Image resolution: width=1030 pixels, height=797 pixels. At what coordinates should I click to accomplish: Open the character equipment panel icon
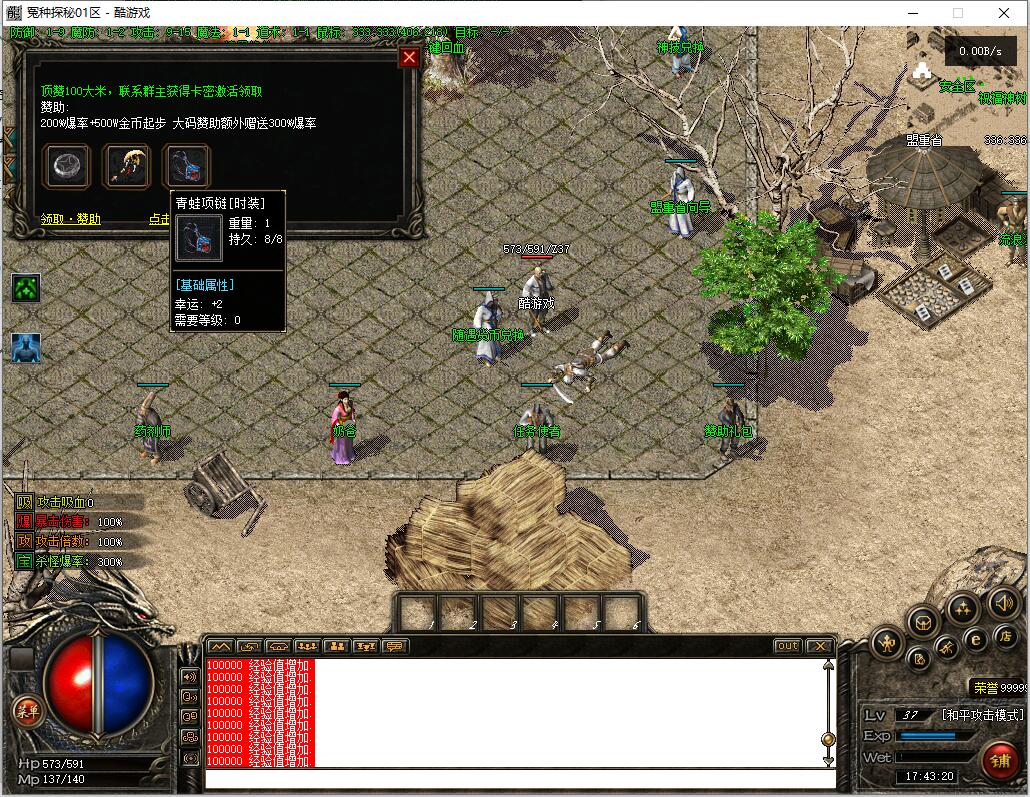click(x=887, y=642)
